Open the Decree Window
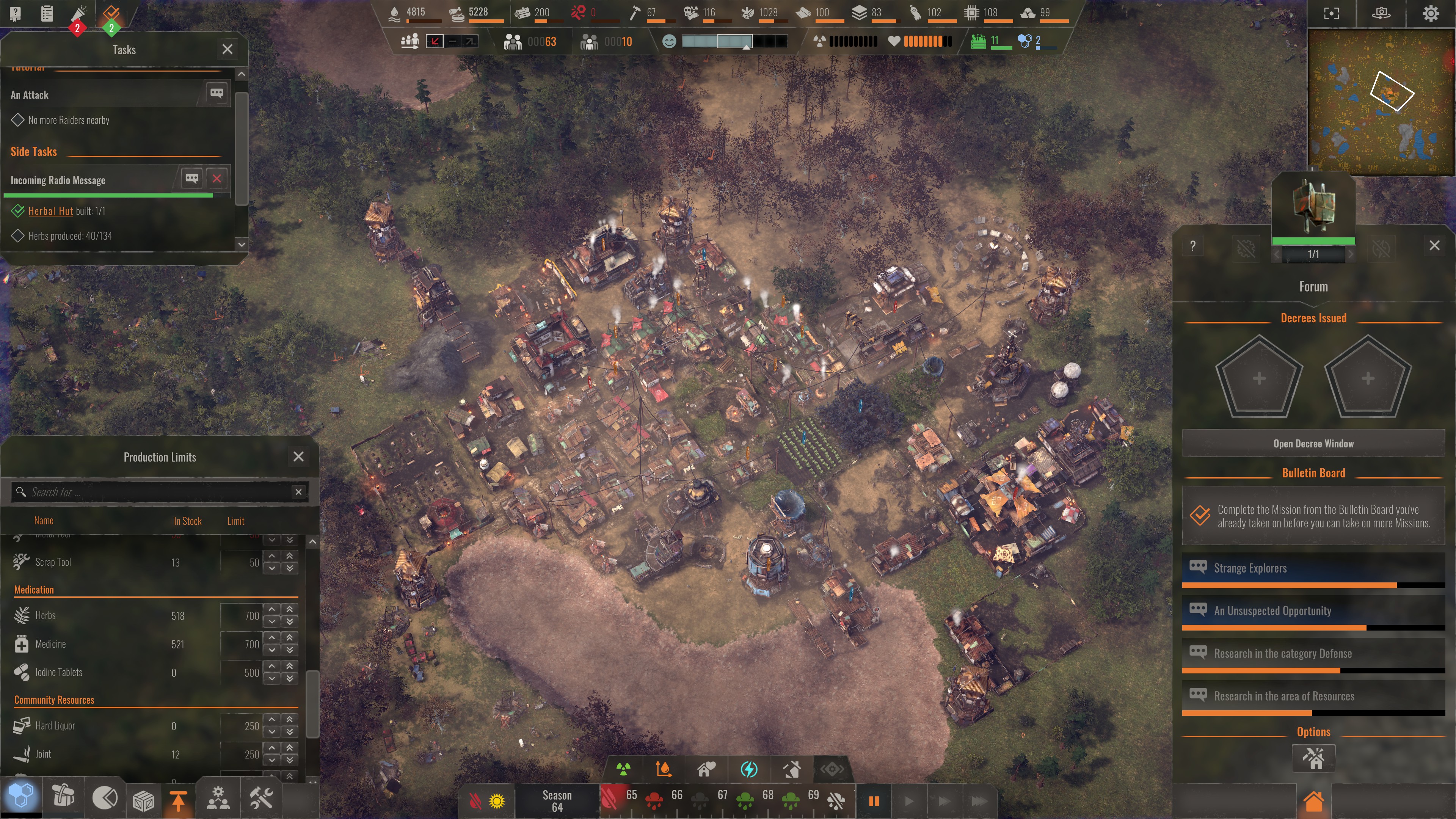 [1313, 444]
